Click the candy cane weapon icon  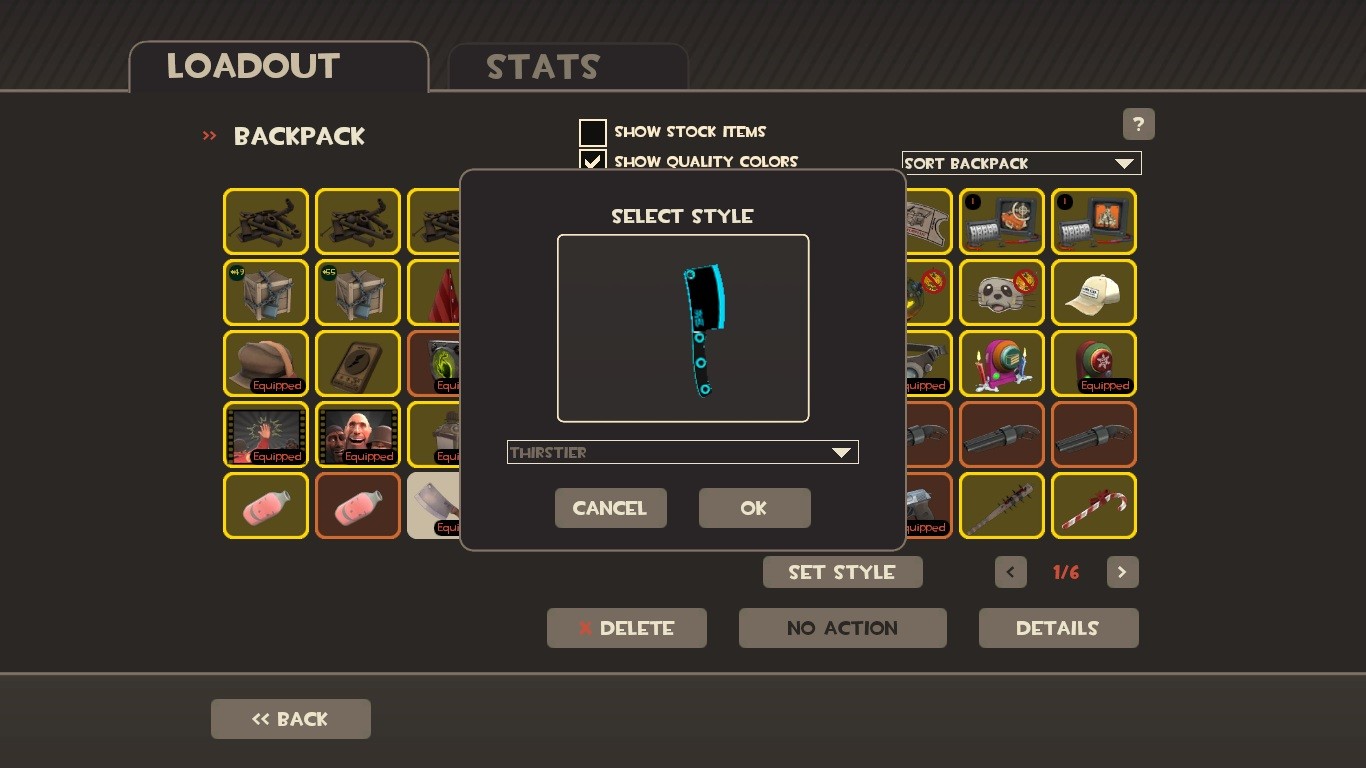[1093, 505]
